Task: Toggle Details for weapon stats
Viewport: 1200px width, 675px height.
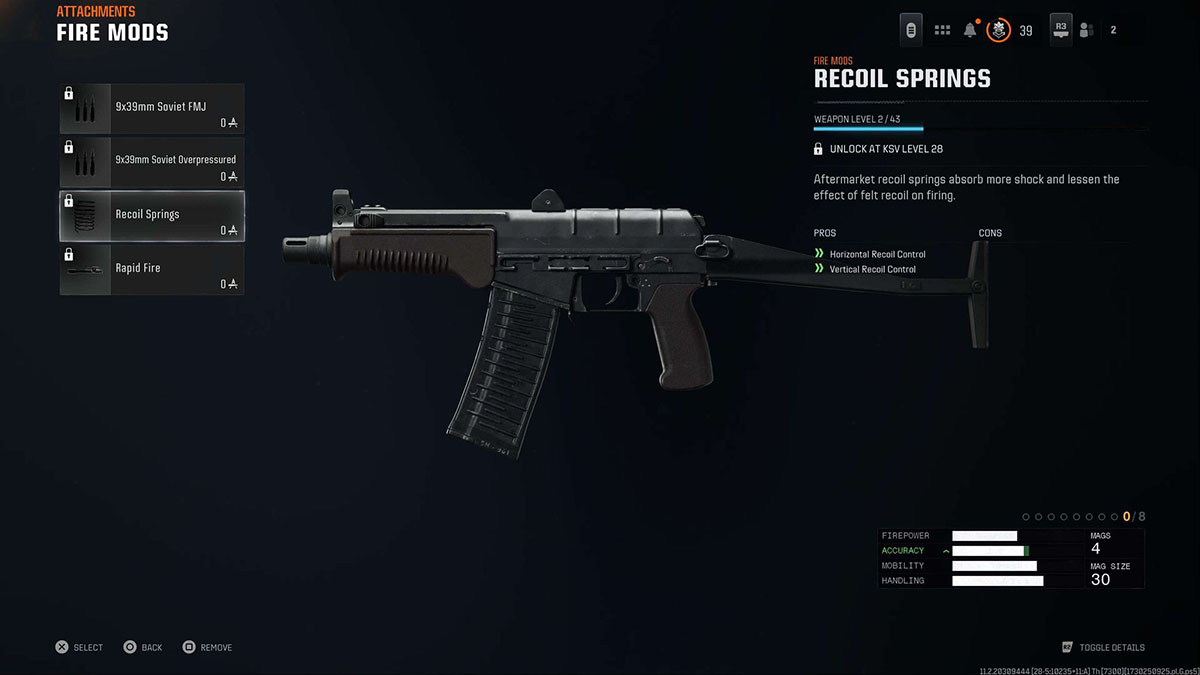Action: (x=1104, y=647)
